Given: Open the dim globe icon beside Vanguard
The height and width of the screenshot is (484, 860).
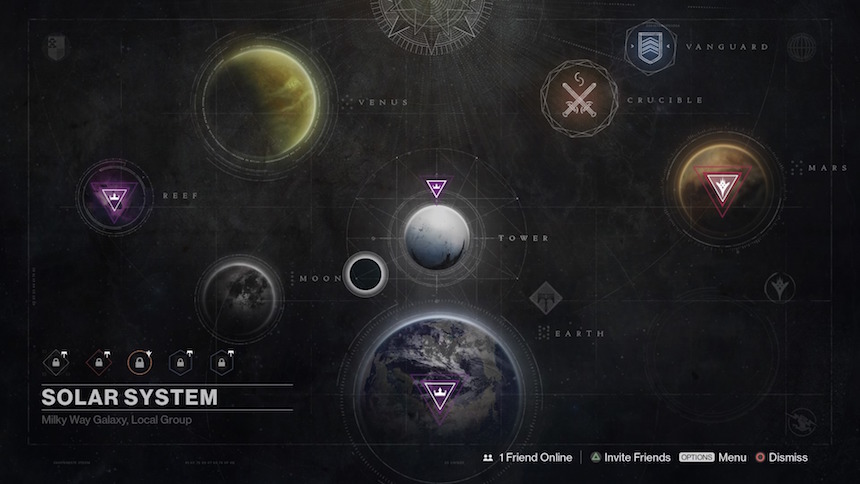Looking at the screenshot, I should click(801, 47).
